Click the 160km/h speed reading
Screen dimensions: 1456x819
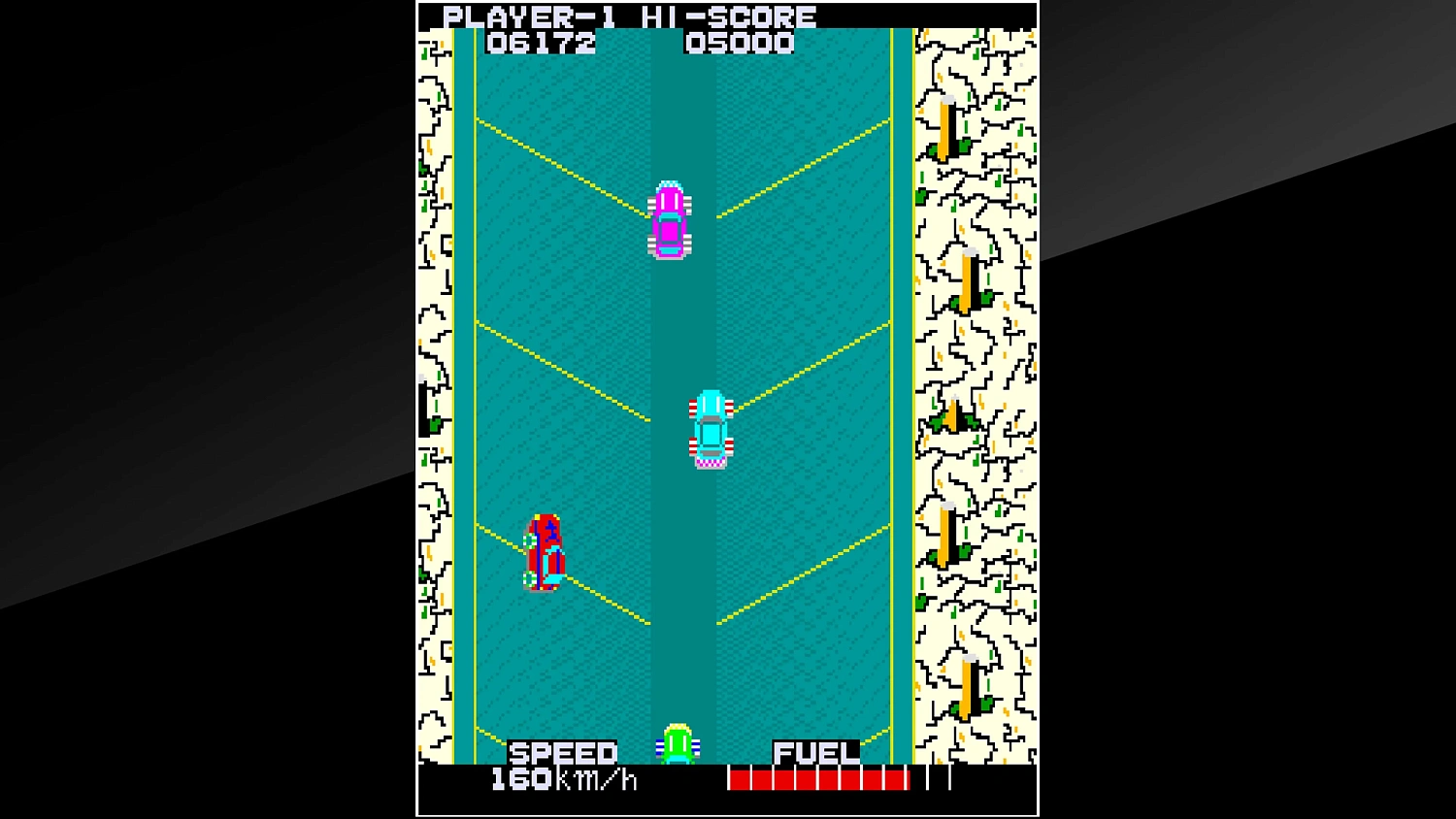tap(563, 777)
